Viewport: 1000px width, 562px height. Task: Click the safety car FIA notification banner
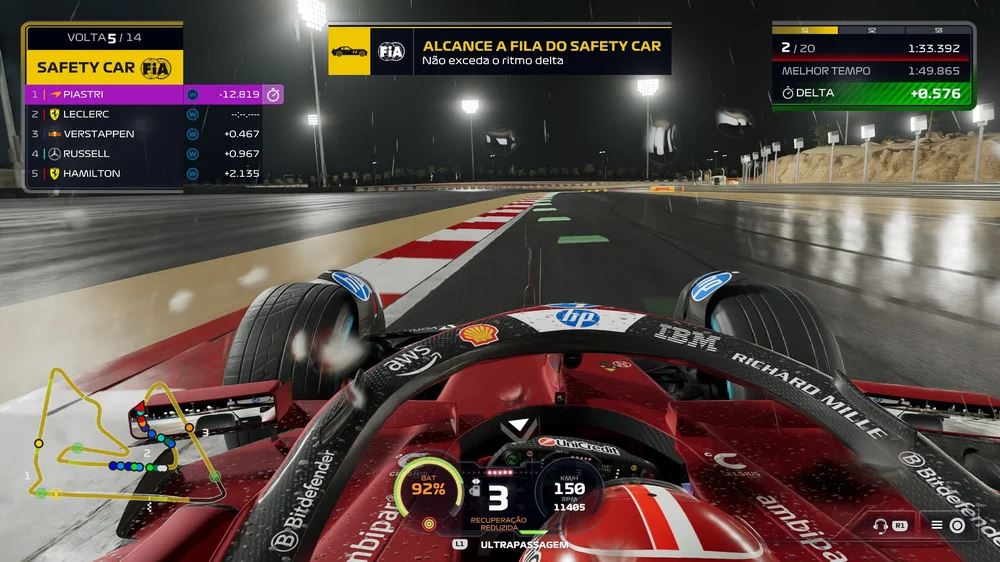pos(500,52)
